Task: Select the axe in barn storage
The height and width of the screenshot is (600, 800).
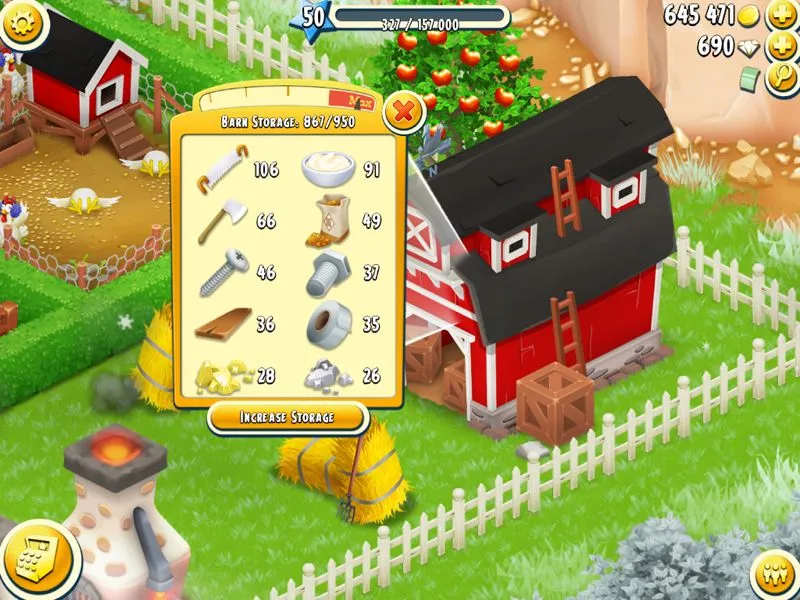Action: (x=221, y=220)
